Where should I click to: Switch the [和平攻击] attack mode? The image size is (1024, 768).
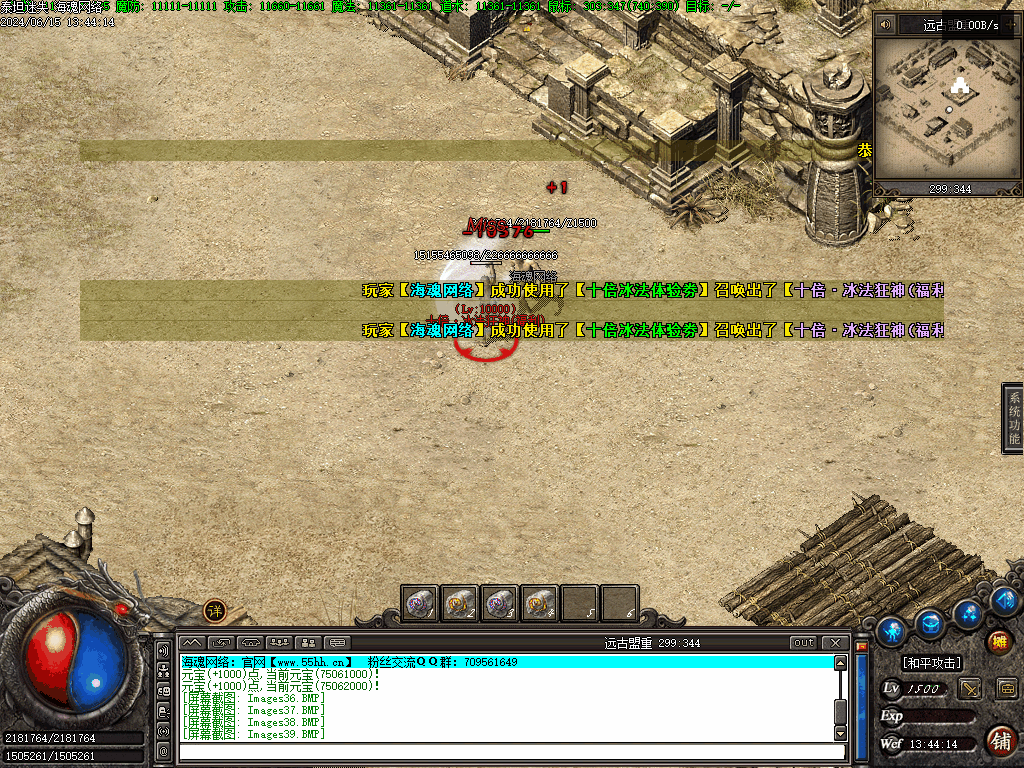(x=931, y=662)
